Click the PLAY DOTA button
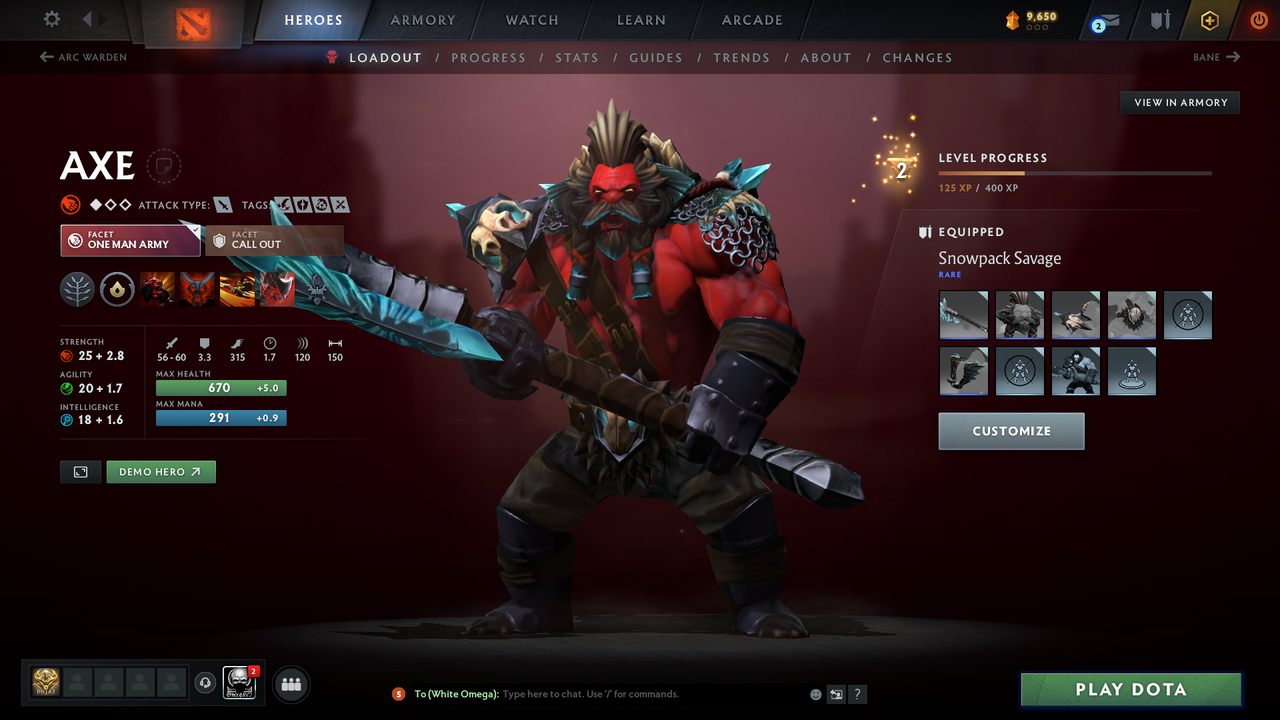1280x720 pixels. click(x=1130, y=689)
